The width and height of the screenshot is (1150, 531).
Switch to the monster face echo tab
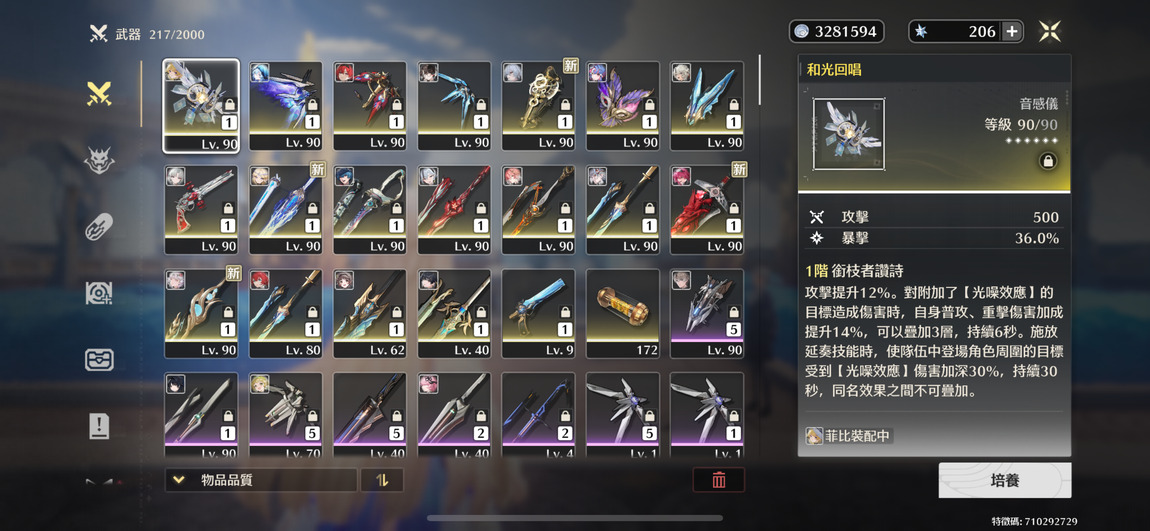point(98,160)
